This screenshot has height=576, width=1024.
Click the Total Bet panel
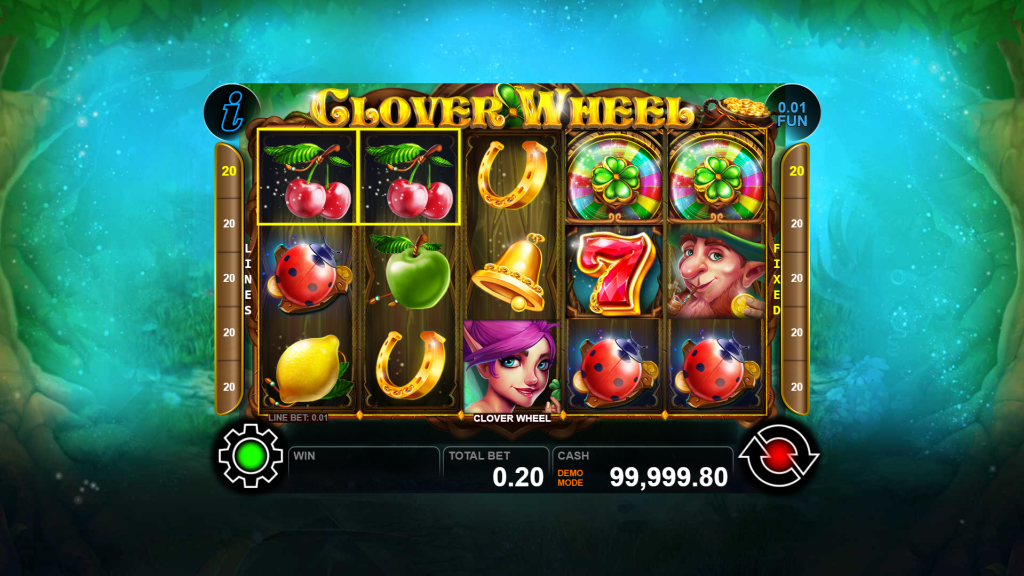[495, 468]
